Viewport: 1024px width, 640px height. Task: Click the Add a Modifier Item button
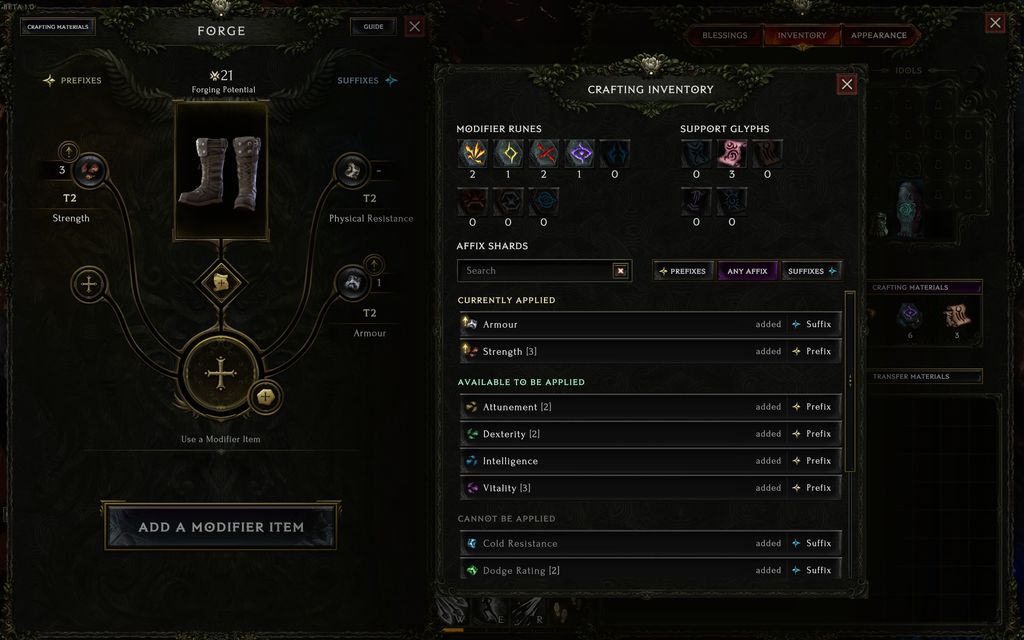220,527
